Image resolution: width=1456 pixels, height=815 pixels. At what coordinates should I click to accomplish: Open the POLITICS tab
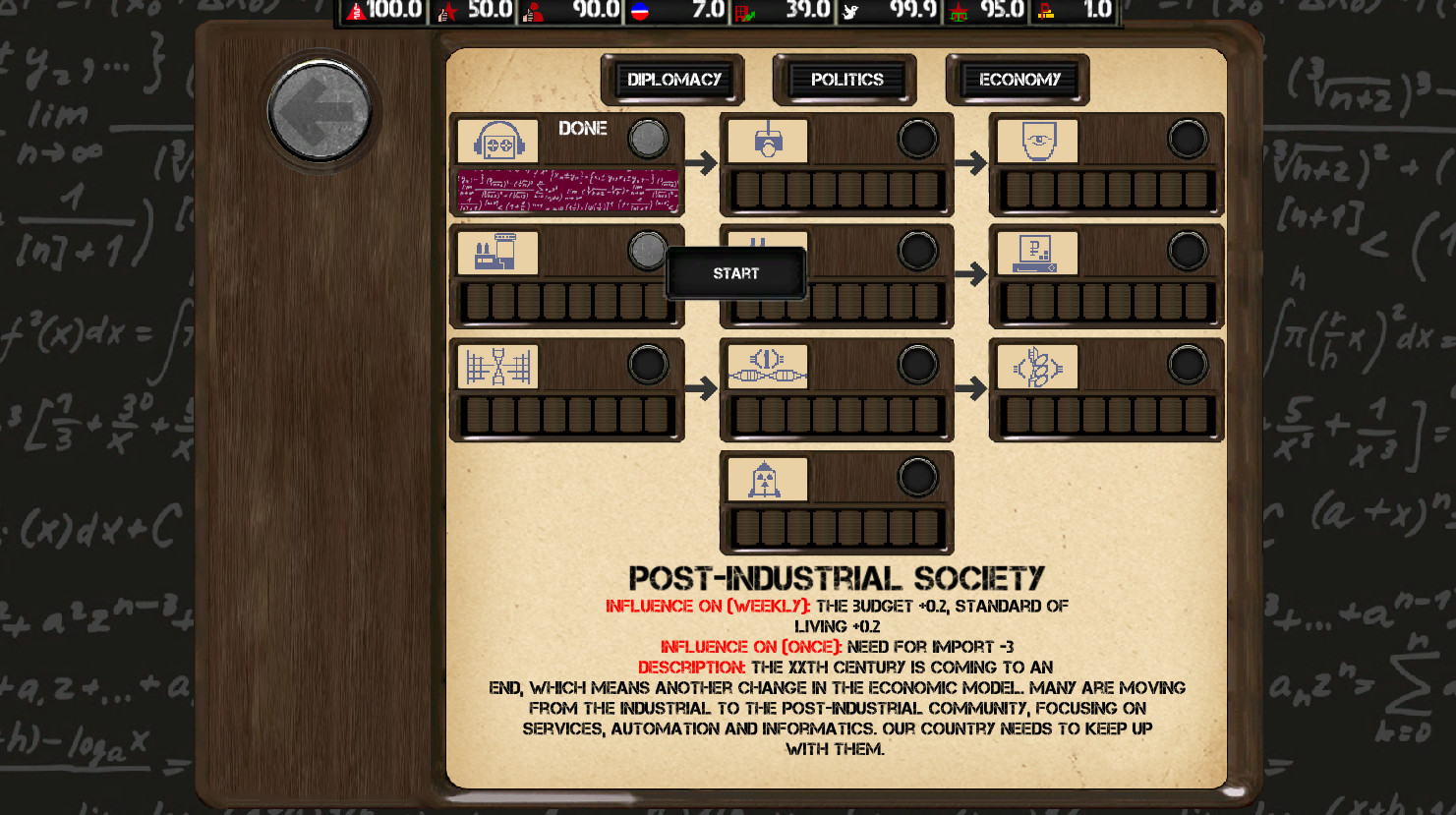(x=844, y=79)
